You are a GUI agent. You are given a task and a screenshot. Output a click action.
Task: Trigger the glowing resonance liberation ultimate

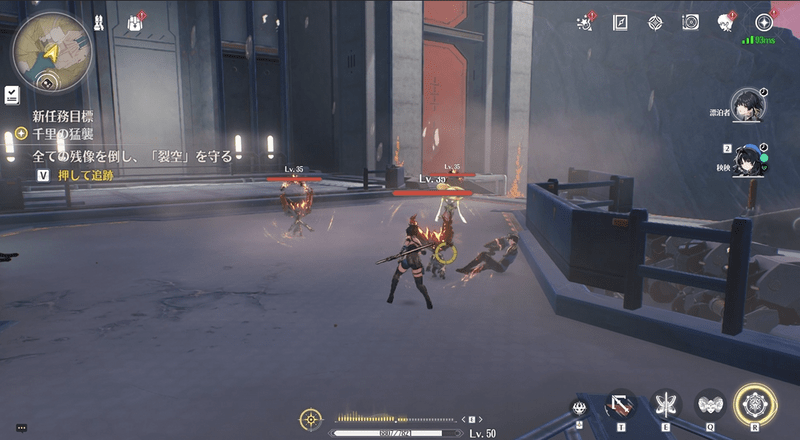click(755, 405)
